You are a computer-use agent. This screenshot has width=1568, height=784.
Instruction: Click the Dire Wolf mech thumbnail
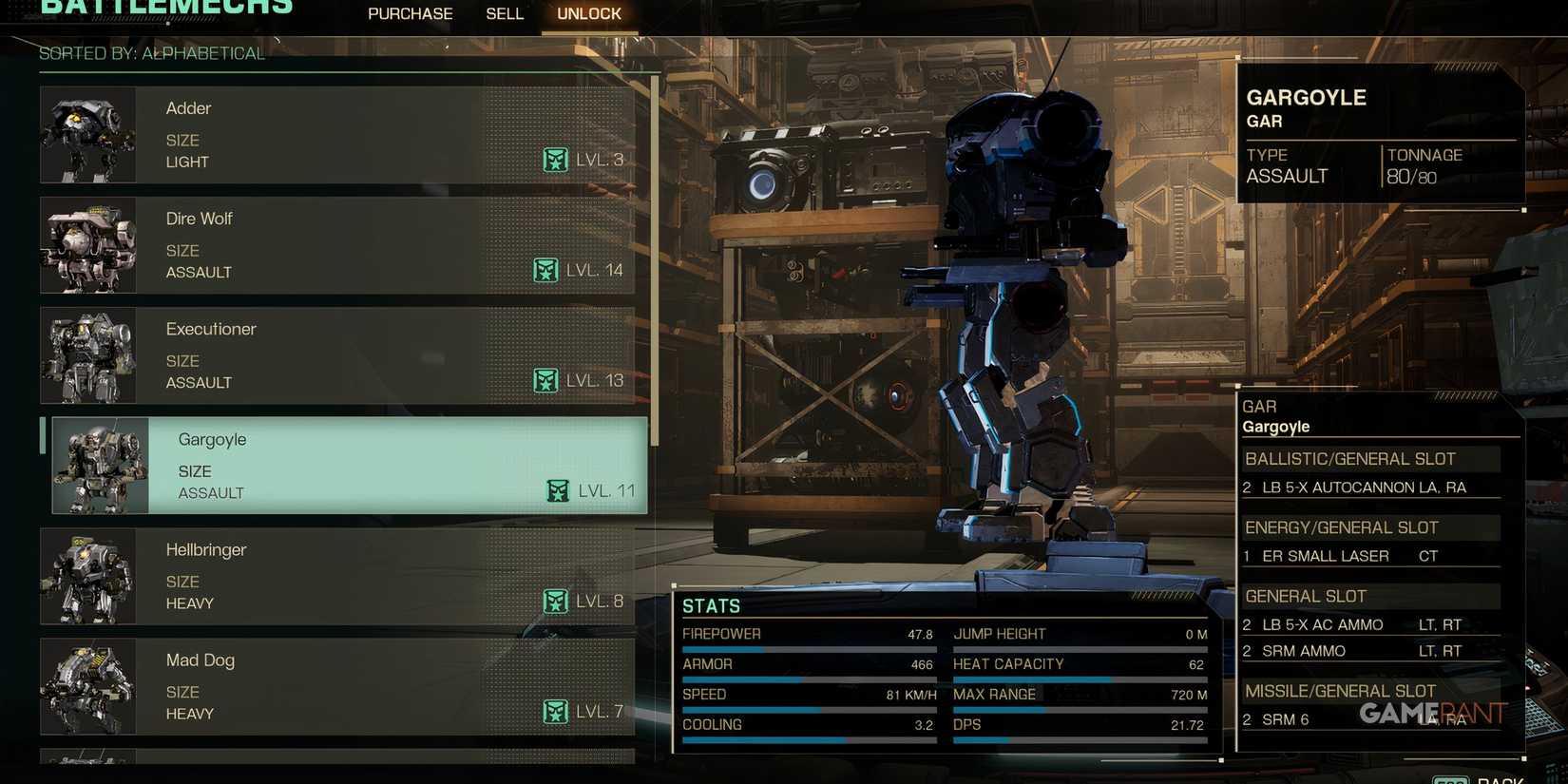[x=88, y=245]
